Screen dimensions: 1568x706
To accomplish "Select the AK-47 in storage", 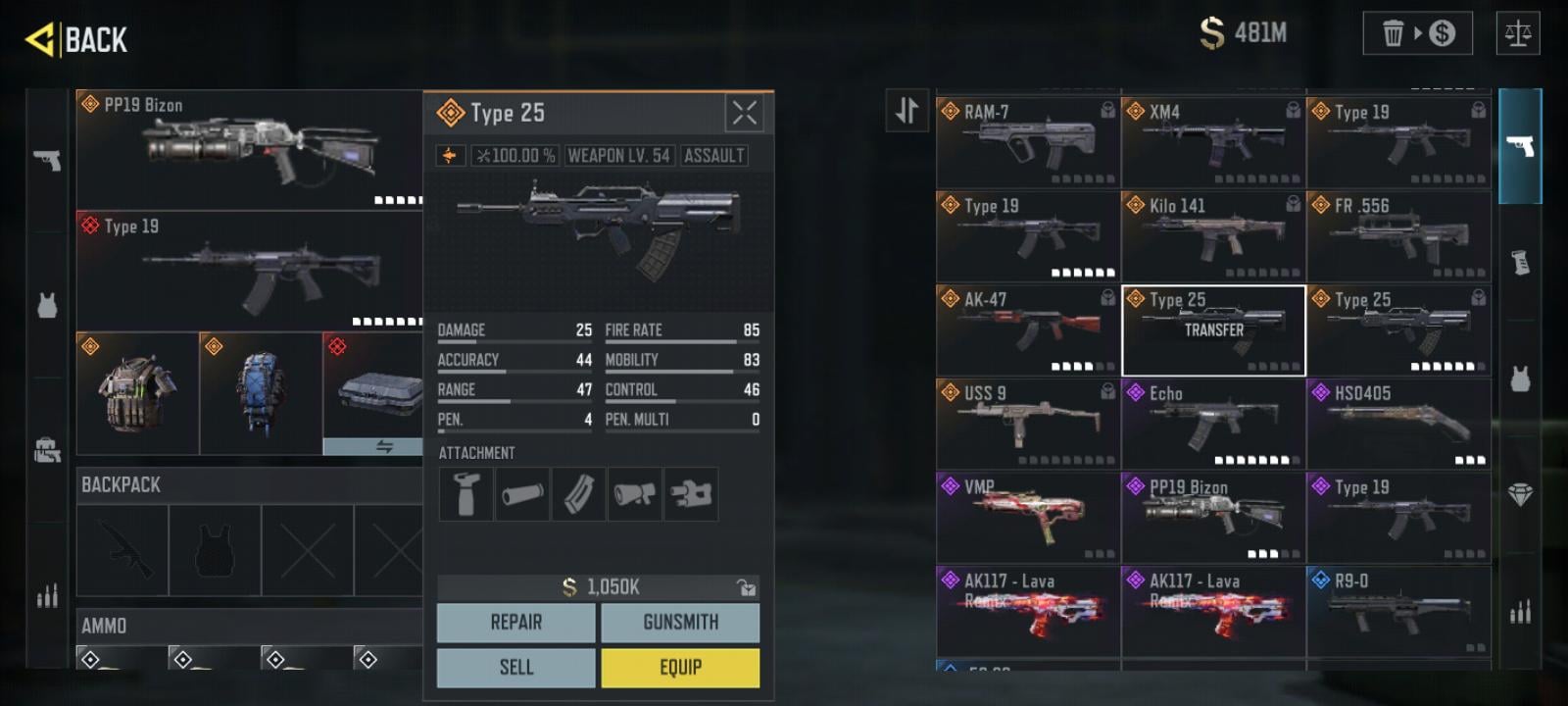I will point(1027,330).
